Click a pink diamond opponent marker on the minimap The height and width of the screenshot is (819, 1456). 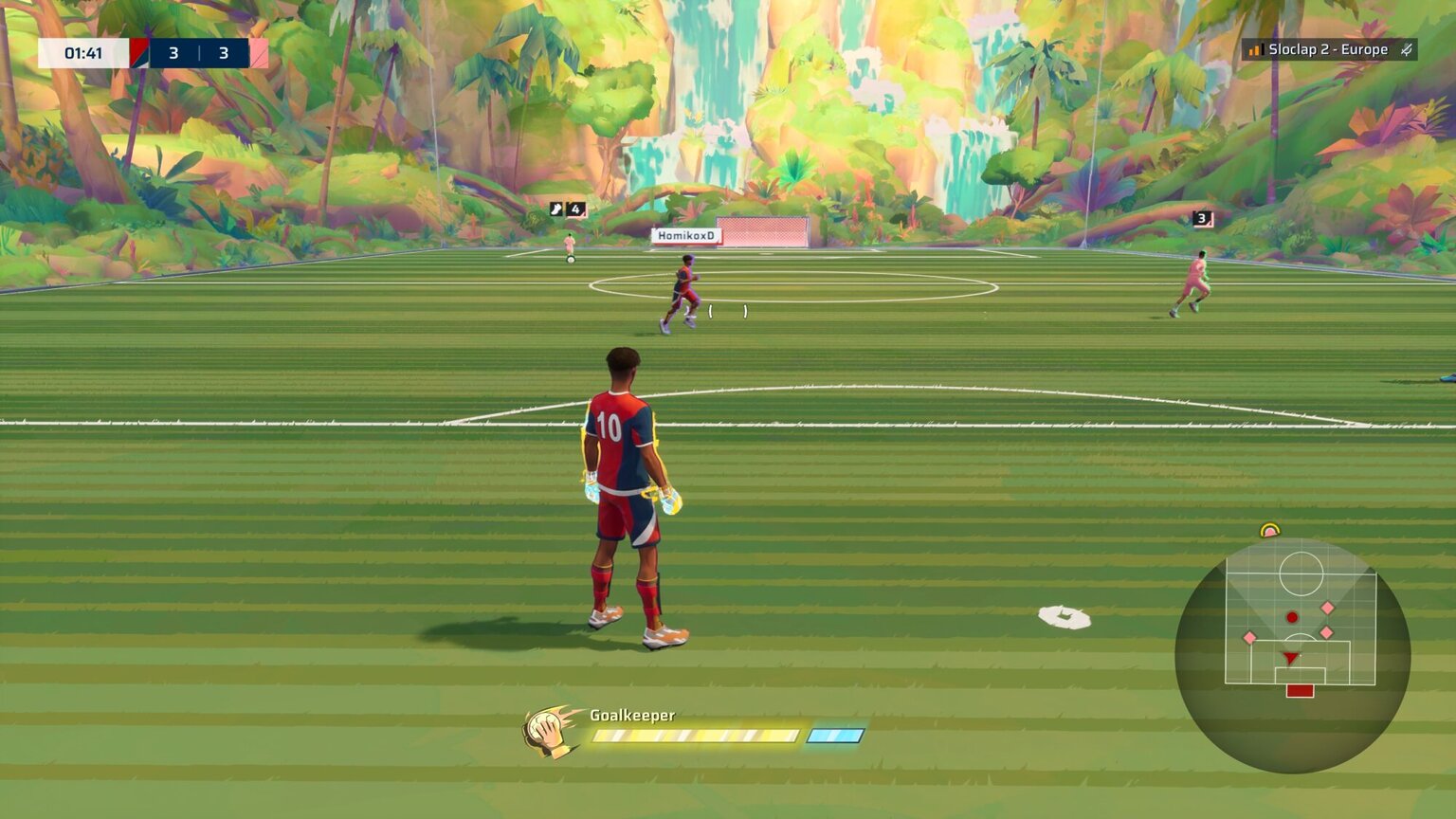pyautogui.click(x=1328, y=607)
